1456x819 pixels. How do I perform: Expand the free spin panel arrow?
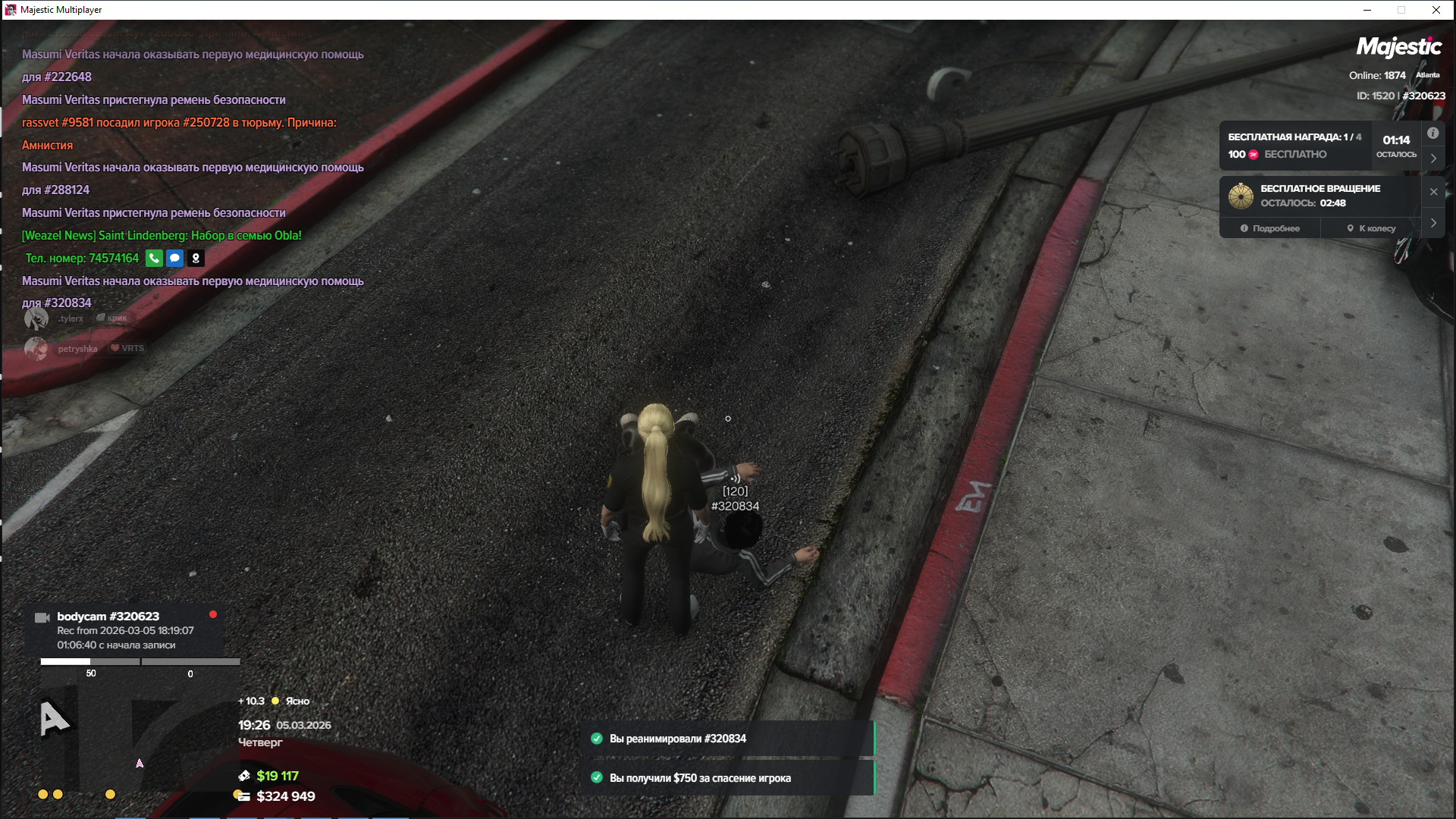1433,223
